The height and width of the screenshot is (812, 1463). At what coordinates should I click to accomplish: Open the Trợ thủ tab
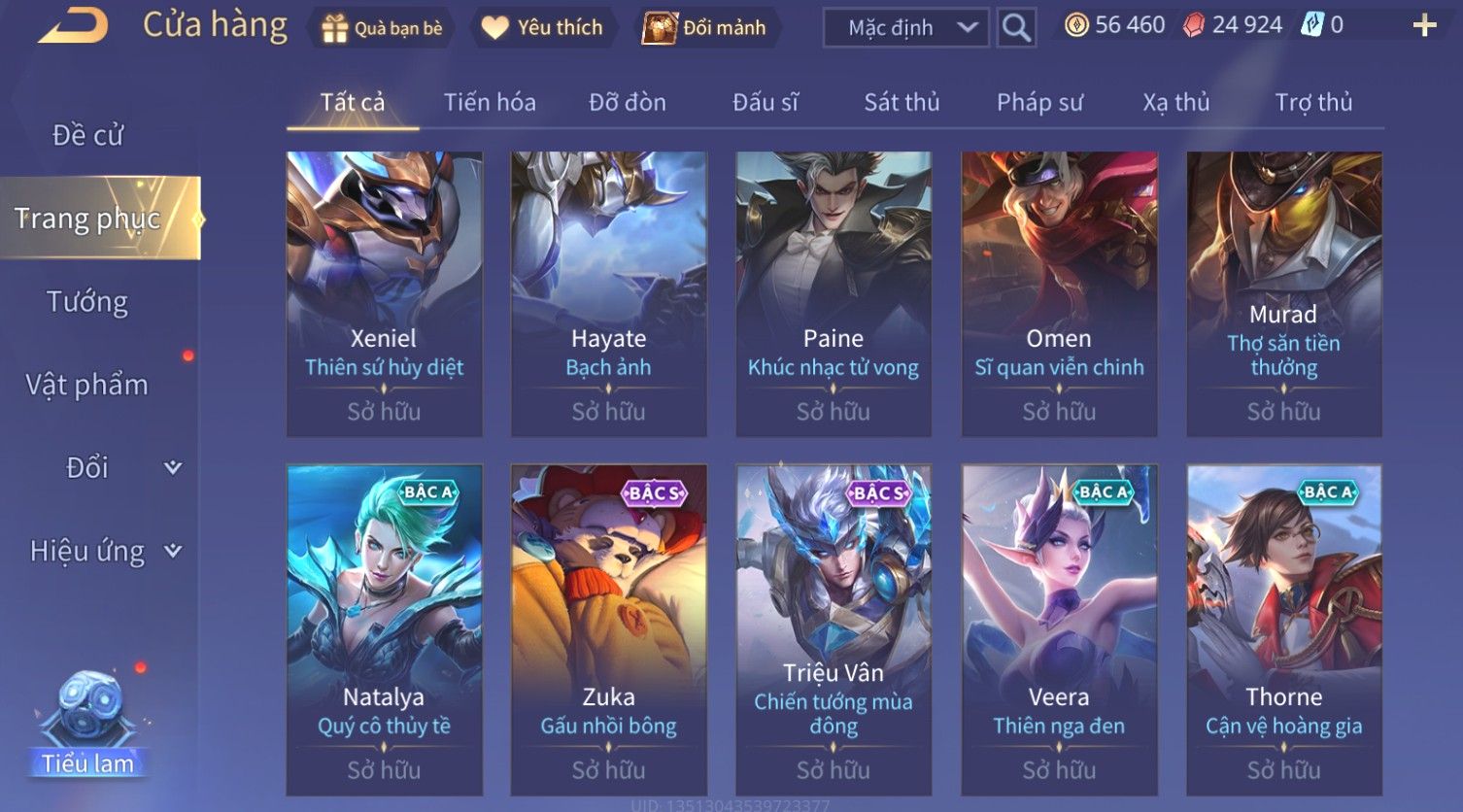1313,102
